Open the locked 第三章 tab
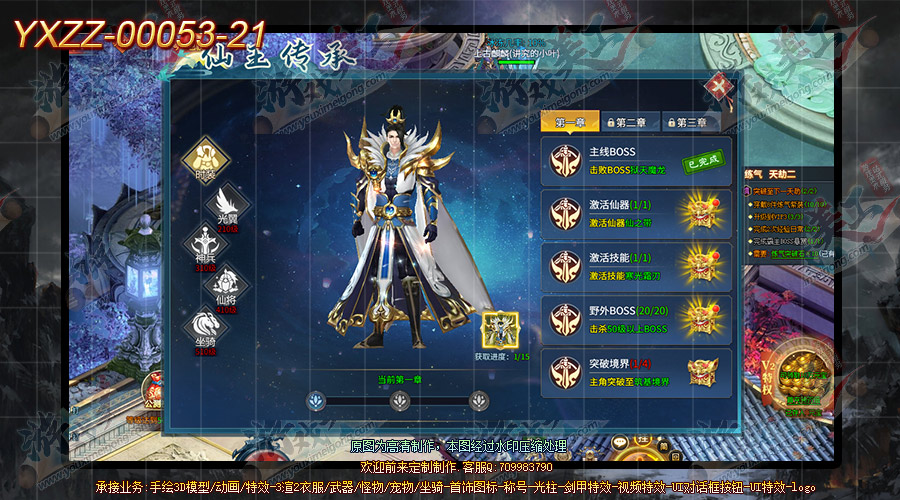This screenshot has width=900, height=500. coord(692,122)
